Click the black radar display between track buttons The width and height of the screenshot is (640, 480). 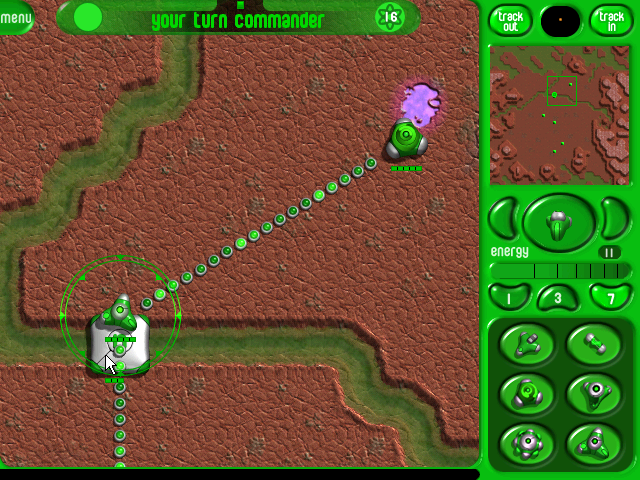(560, 19)
